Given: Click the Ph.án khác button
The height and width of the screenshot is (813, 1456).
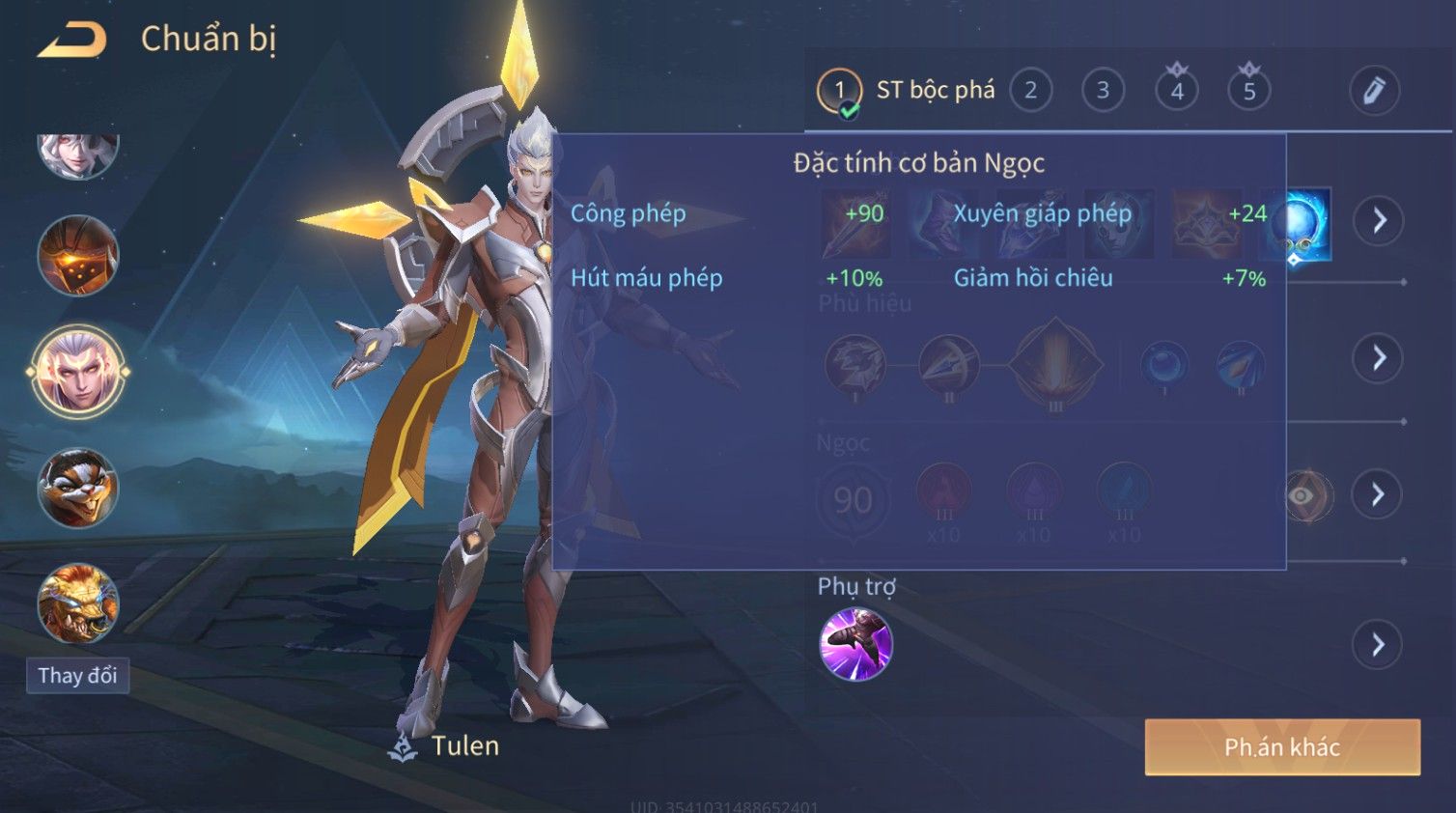Looking at the screenshot, I should click(1281, 746).
